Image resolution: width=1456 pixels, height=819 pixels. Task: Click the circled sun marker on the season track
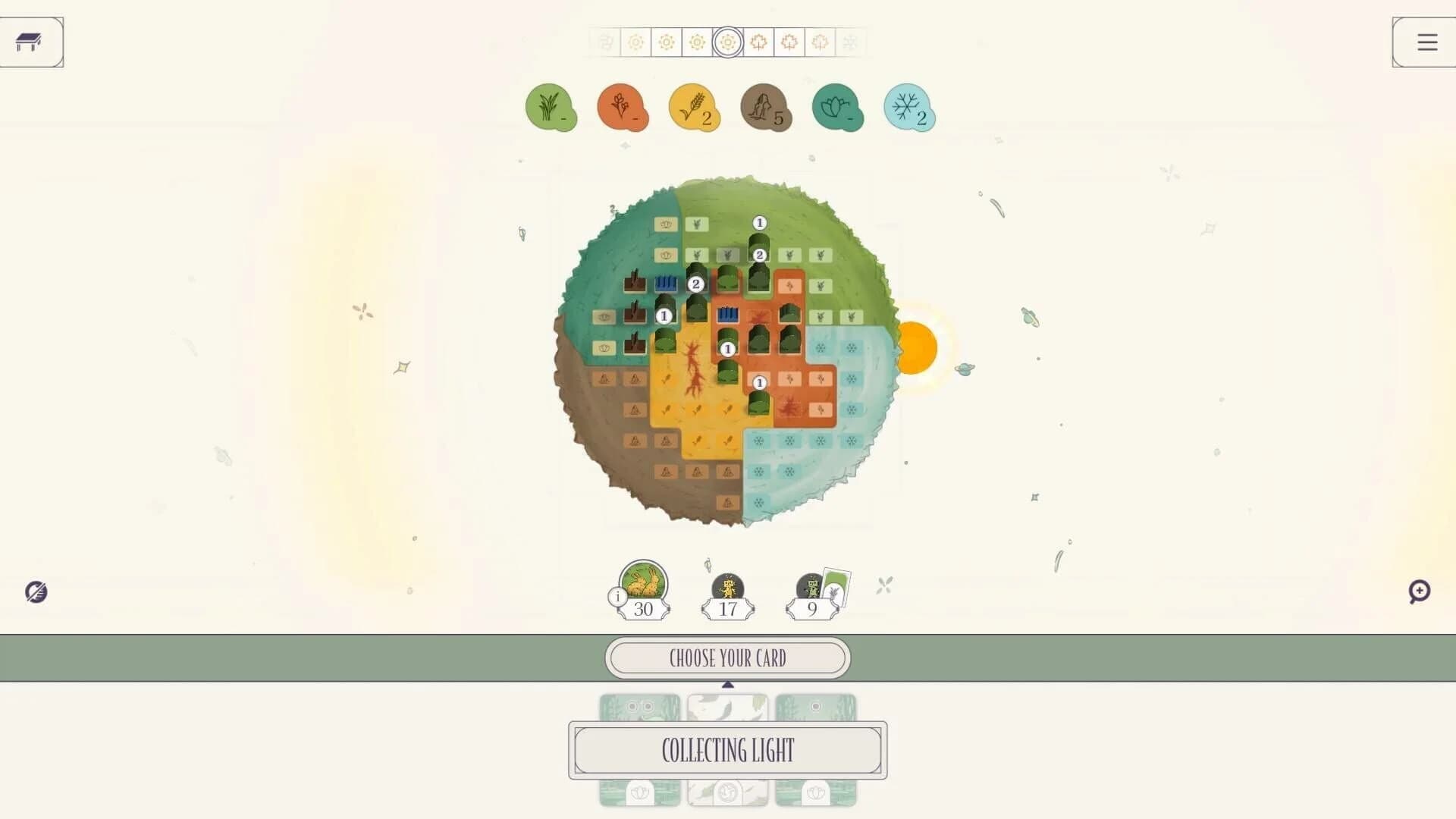728,42
